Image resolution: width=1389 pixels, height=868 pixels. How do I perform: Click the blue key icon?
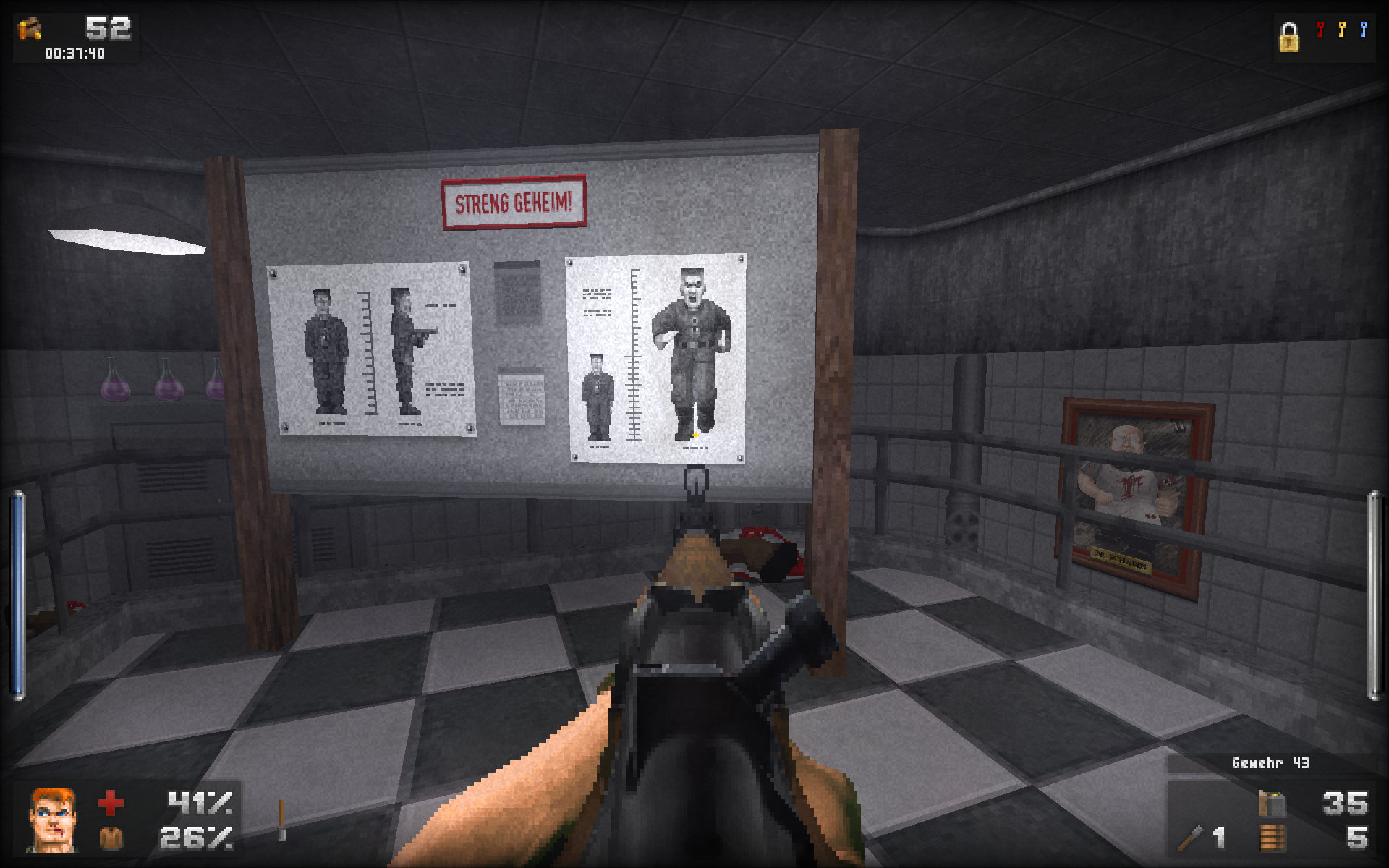[1364, 30]
